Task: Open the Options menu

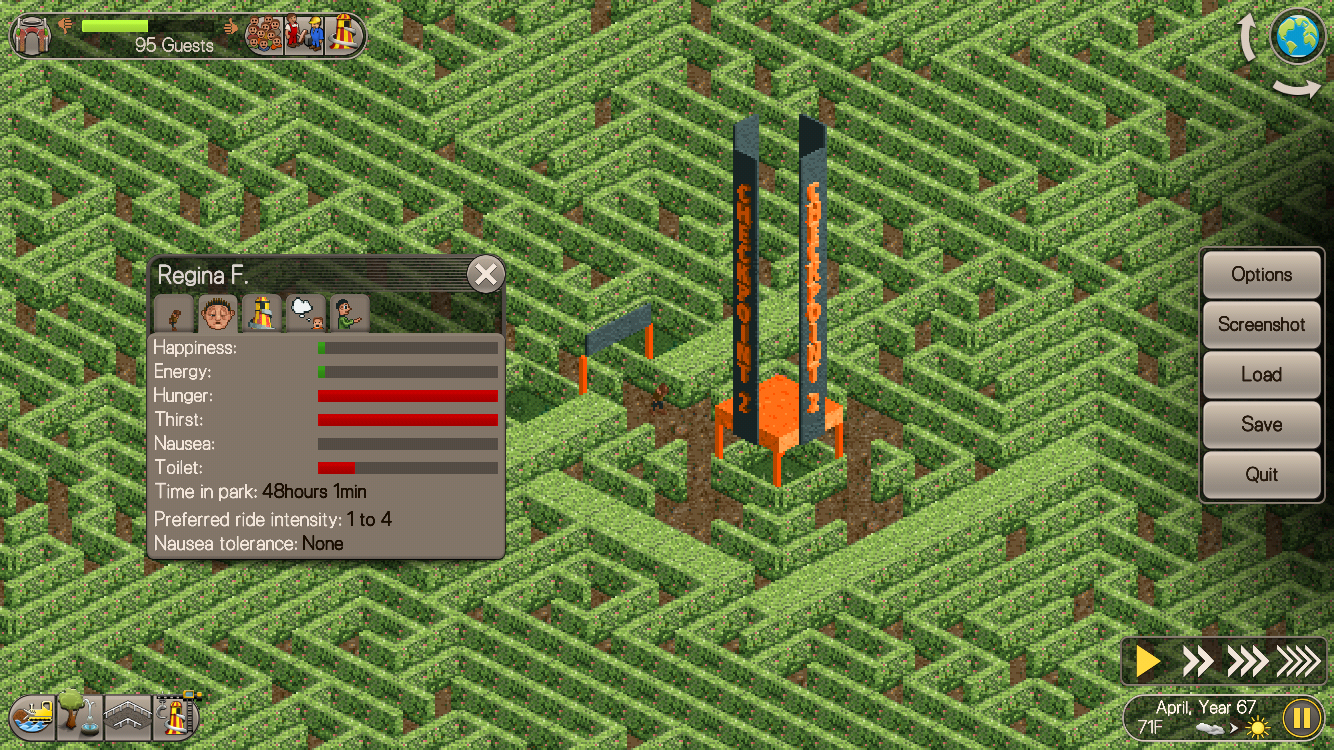Action: 1261,275
